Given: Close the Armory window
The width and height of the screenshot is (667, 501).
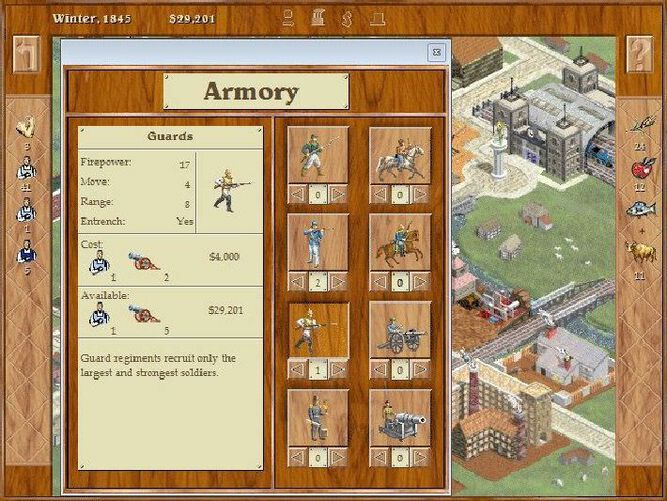Looking at the screenshot, I should coord(436,52).
